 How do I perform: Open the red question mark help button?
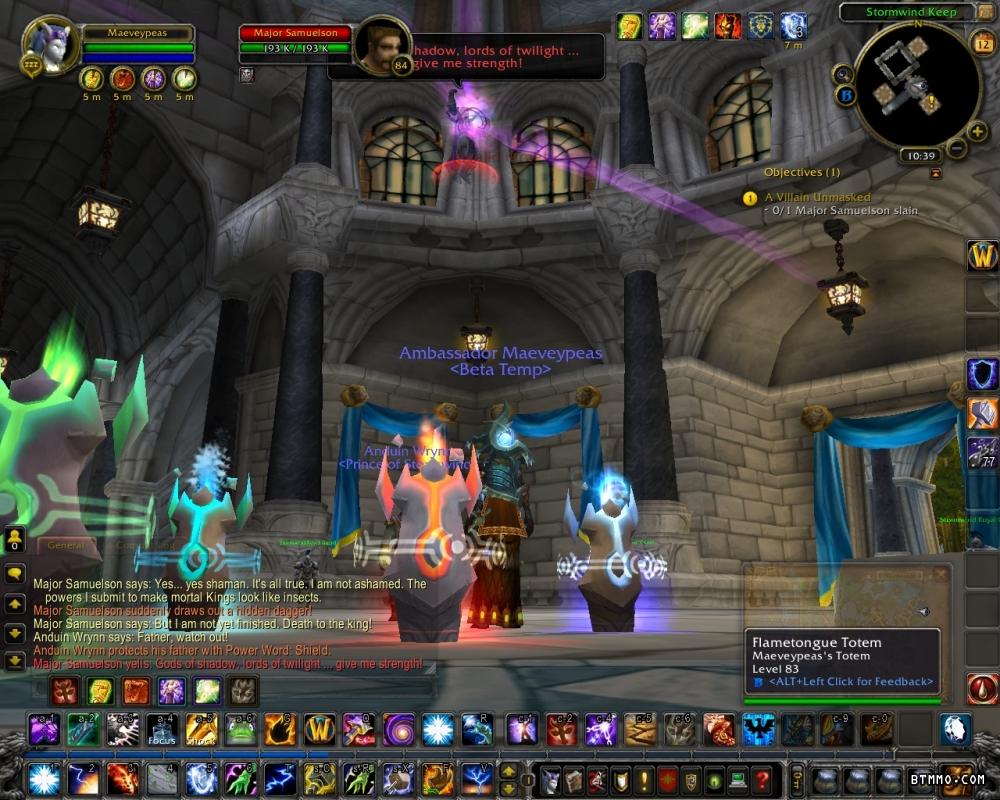pyautogui.click(x=762, y=779)
